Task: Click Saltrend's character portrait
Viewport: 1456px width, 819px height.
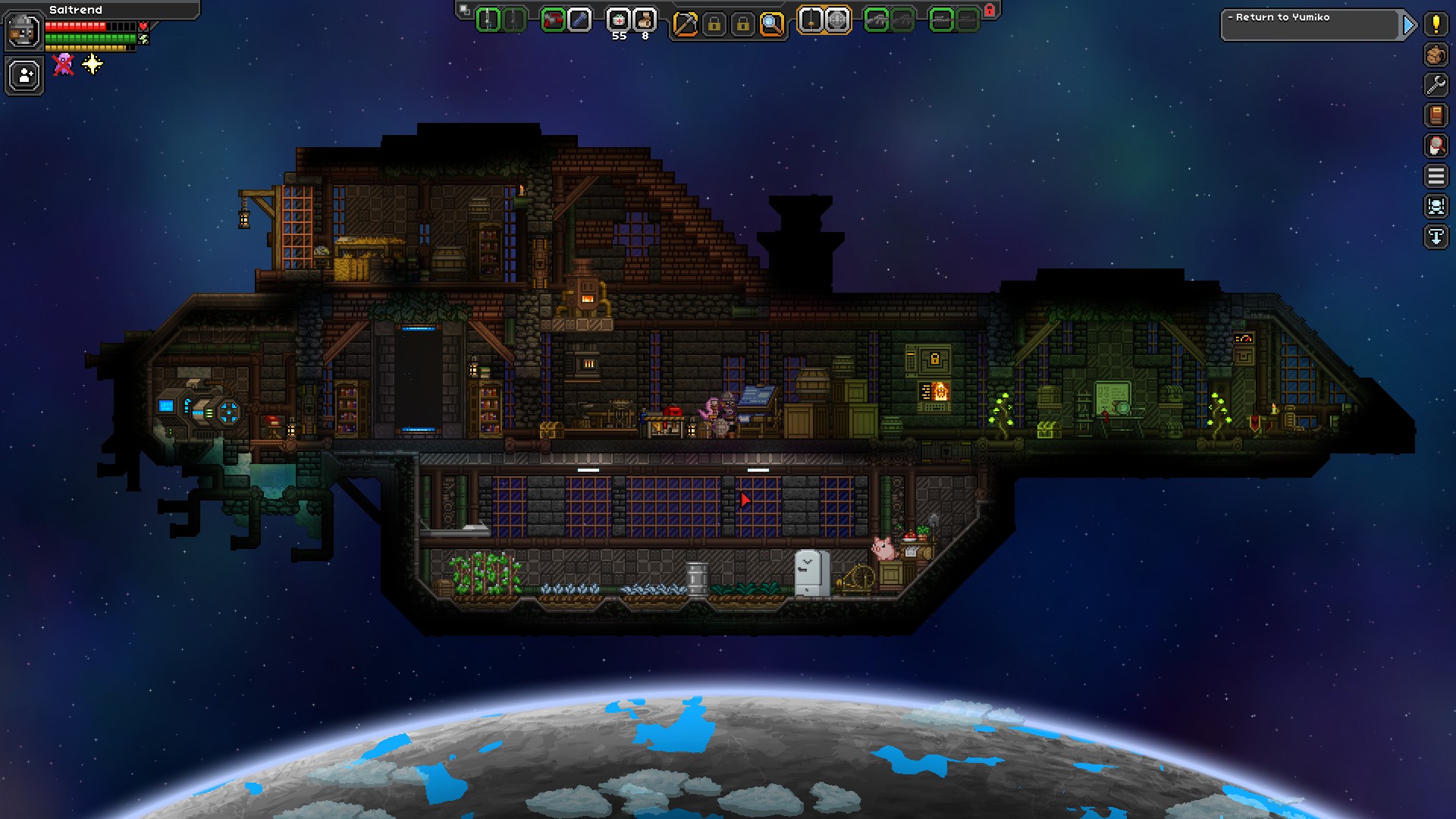Action: pyautogui.click(x=23, y=32)
